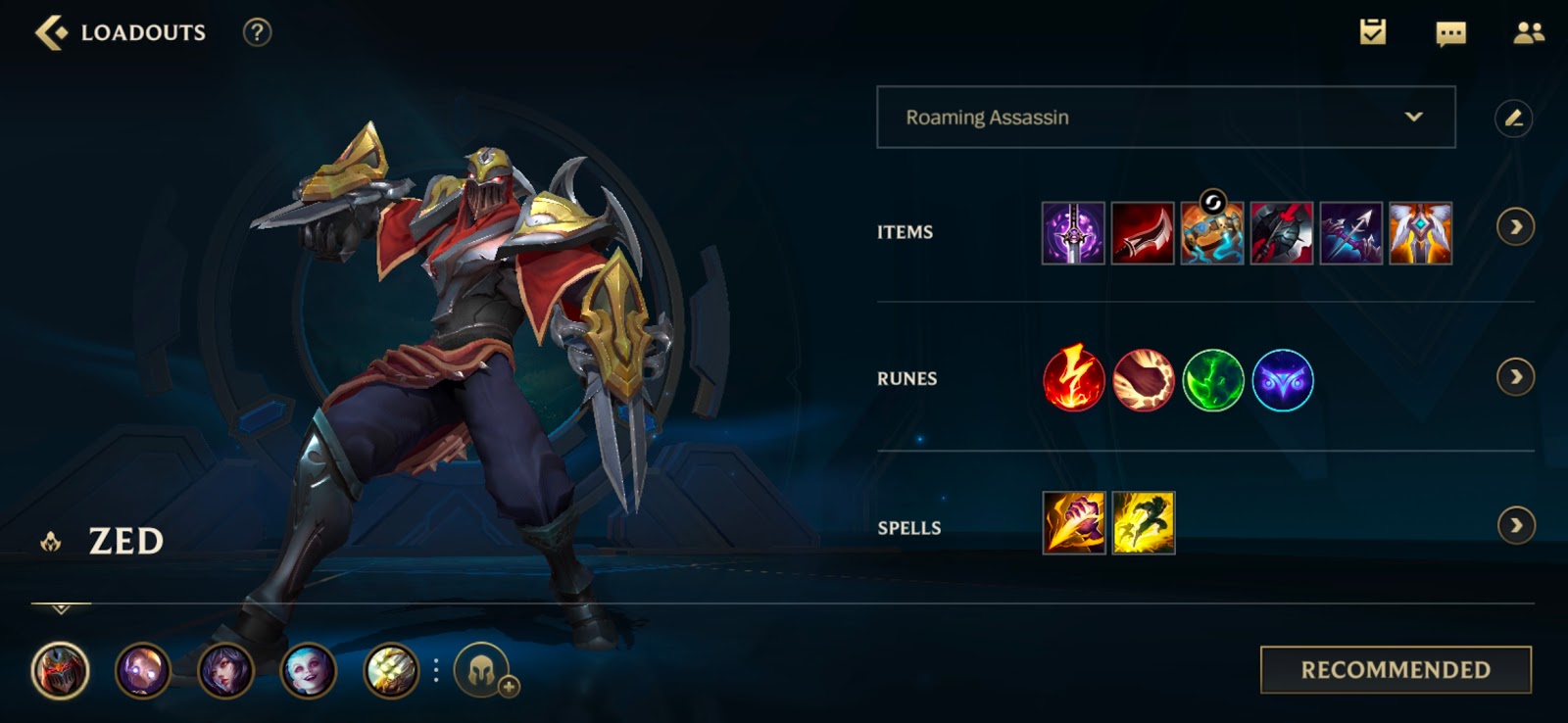
Task: Open the chat messages icon
Action: click(x=1450, y=32)
